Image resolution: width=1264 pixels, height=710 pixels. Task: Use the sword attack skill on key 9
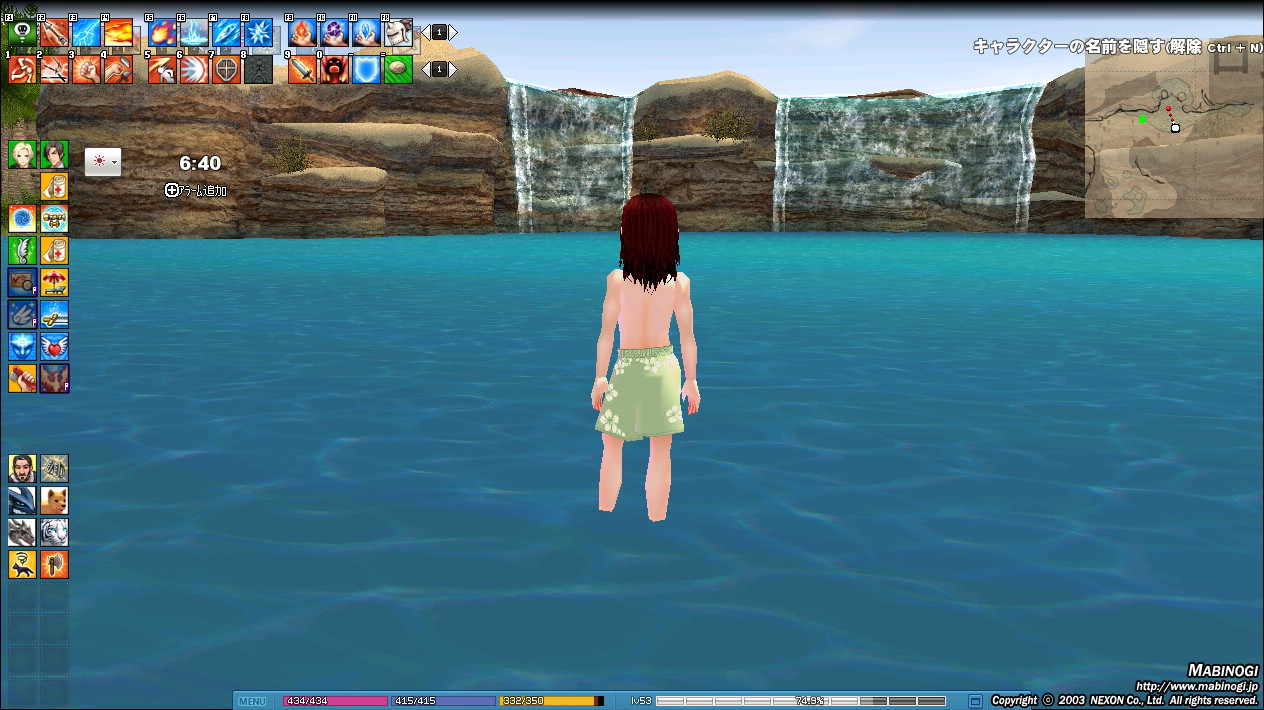(302, 69)
